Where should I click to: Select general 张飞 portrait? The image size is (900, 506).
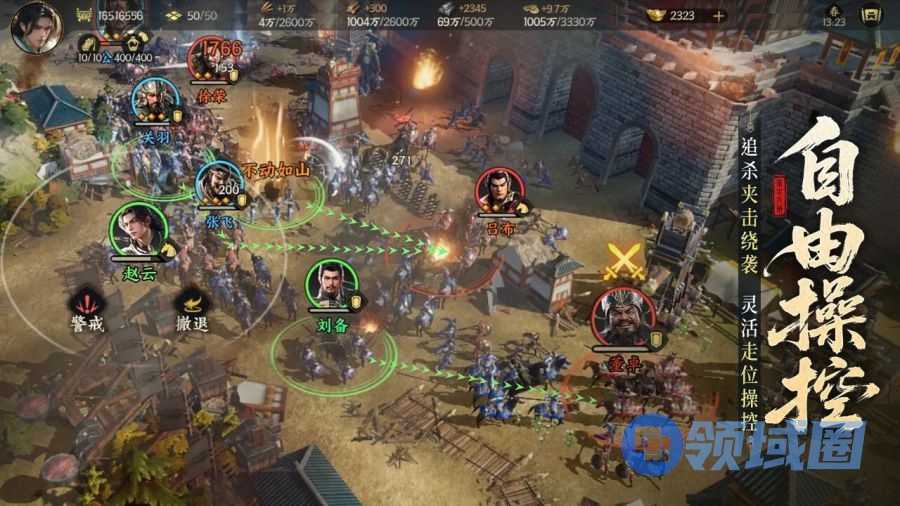click(218, 185)
